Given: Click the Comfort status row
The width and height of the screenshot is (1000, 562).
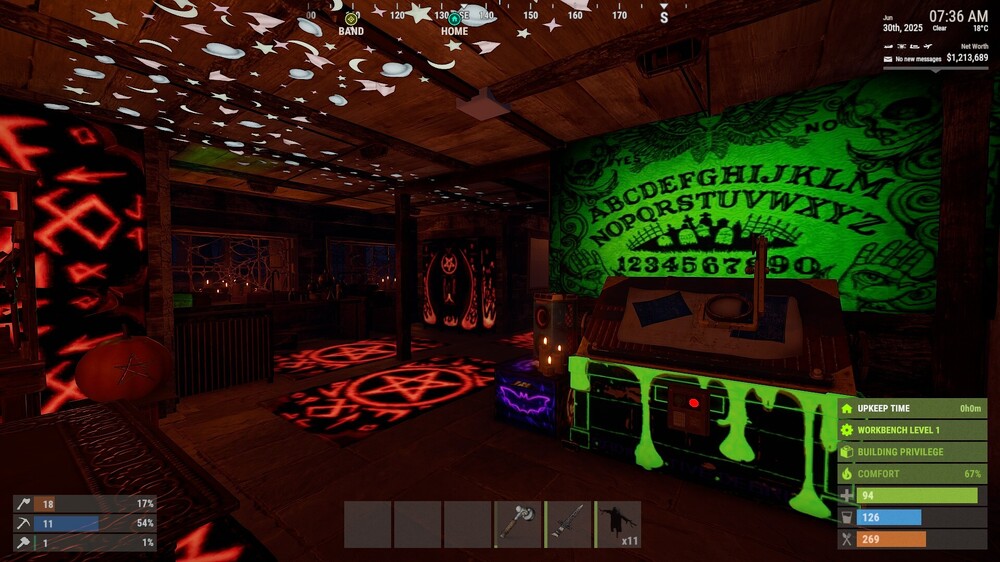Looking at the screenshot, I should click(912, 473).
